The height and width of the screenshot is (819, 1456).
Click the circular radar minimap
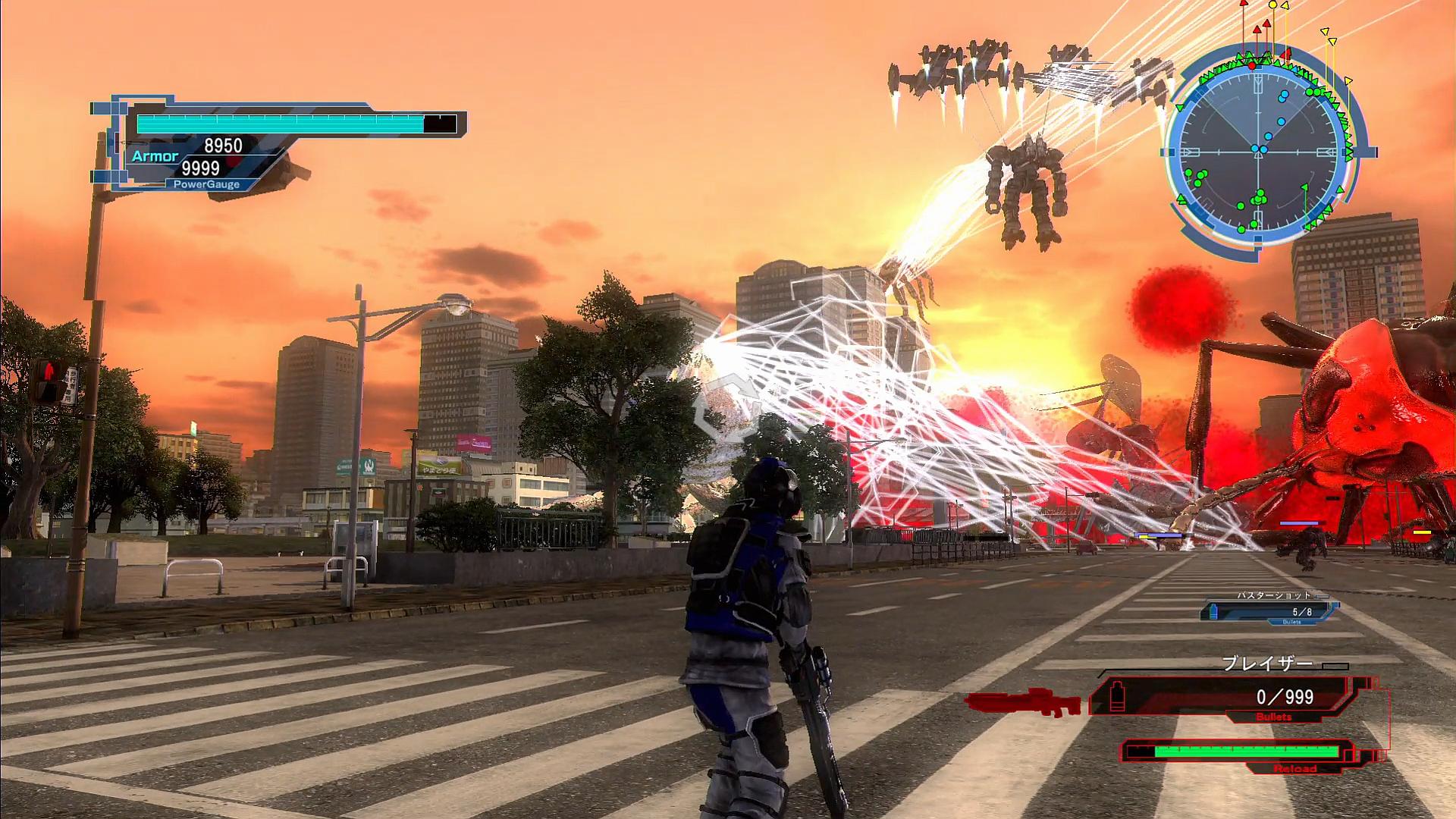pos(1260,152)
